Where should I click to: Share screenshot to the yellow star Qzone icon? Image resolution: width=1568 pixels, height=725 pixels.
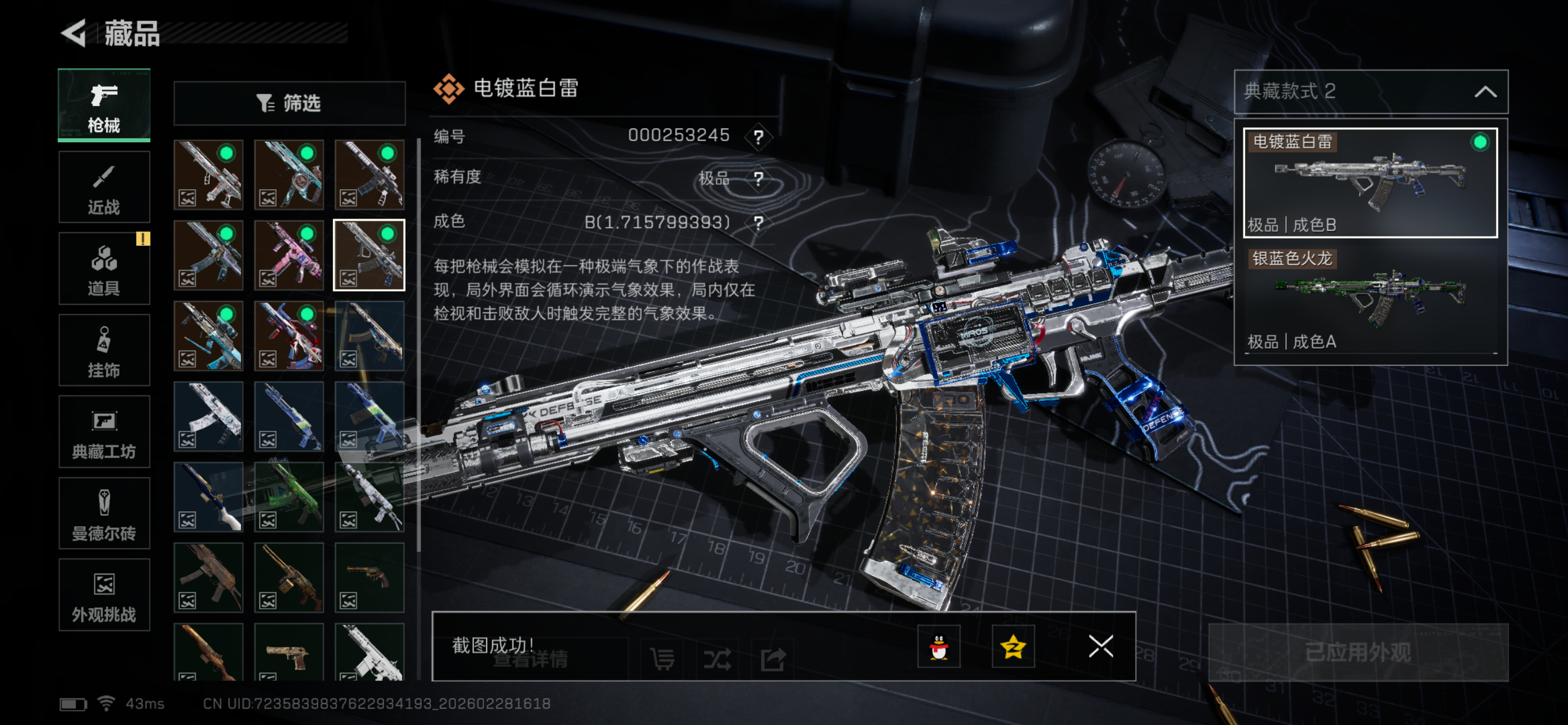(x=1013, y=647)
